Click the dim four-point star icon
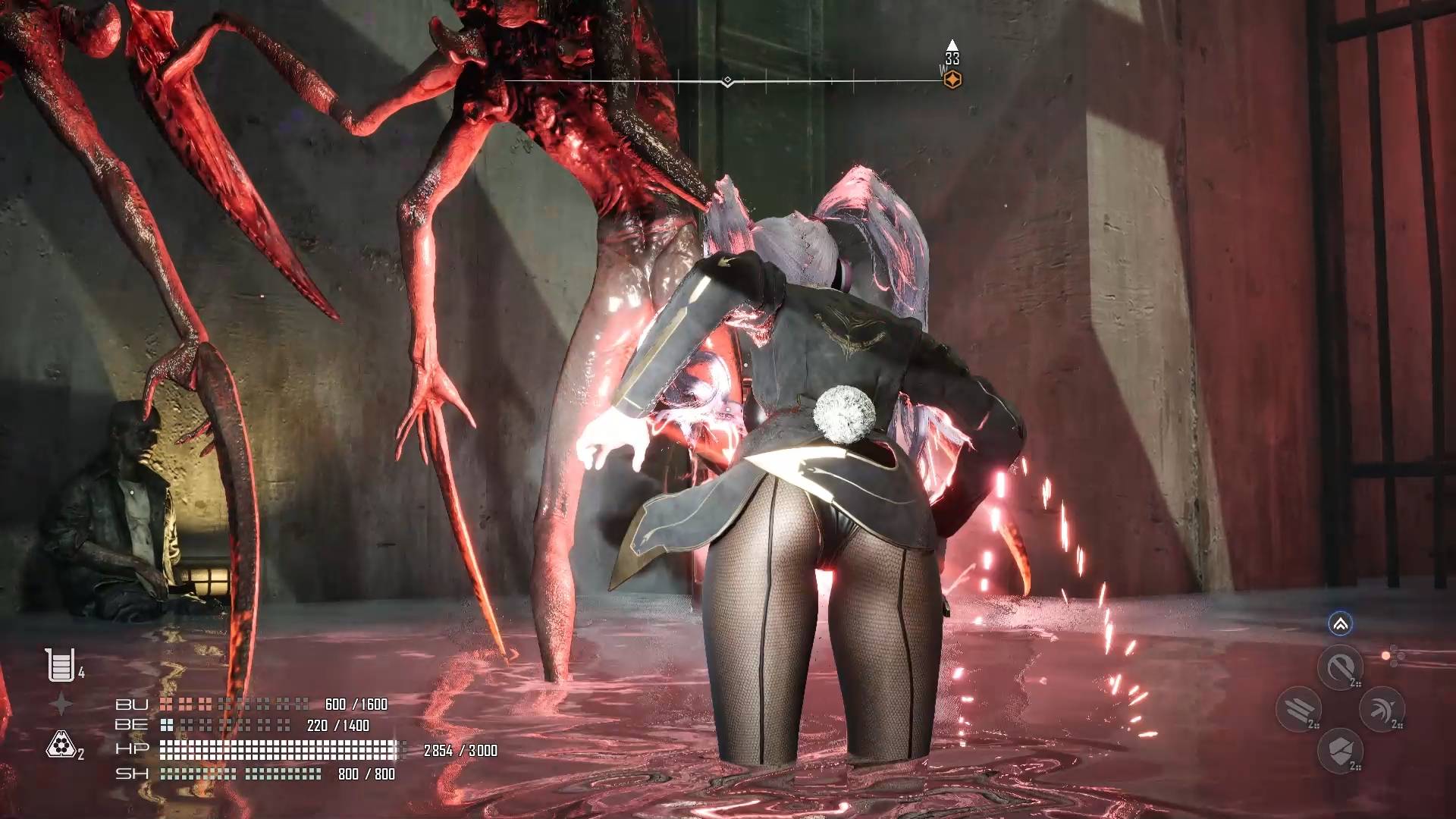This screenshot has height=819, width=1456. click(61, 704)
